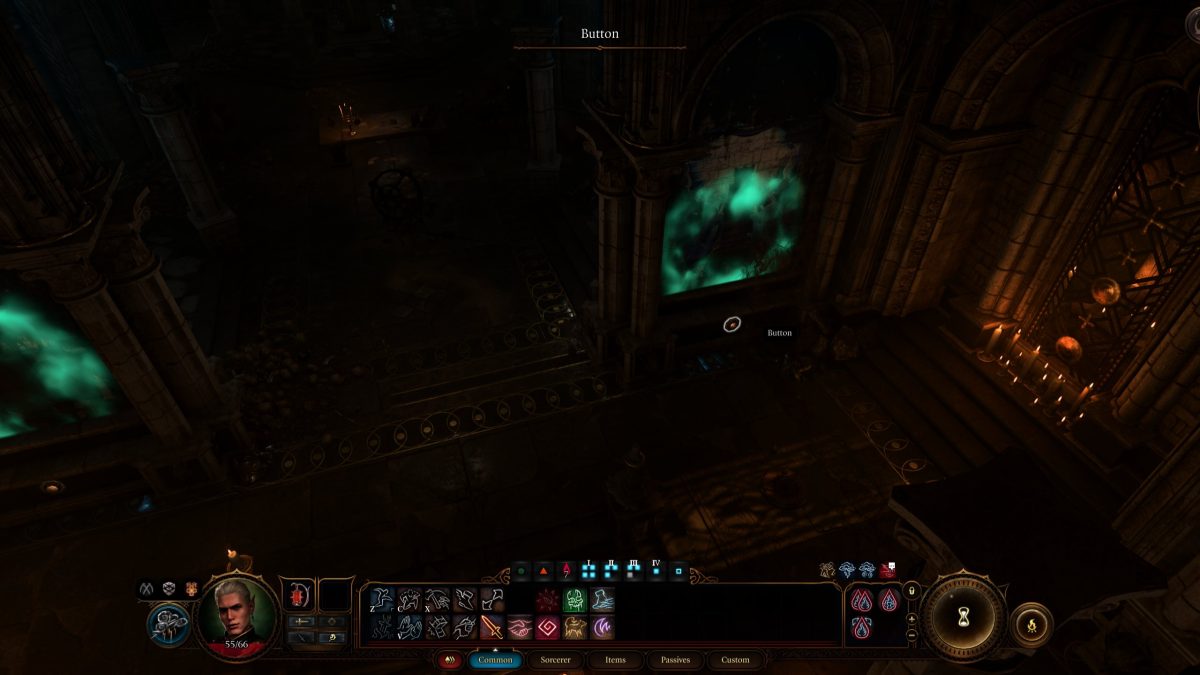1200x675 pixels.
Task: Open the campfire rest button
Action: [x=1030, y=625]
